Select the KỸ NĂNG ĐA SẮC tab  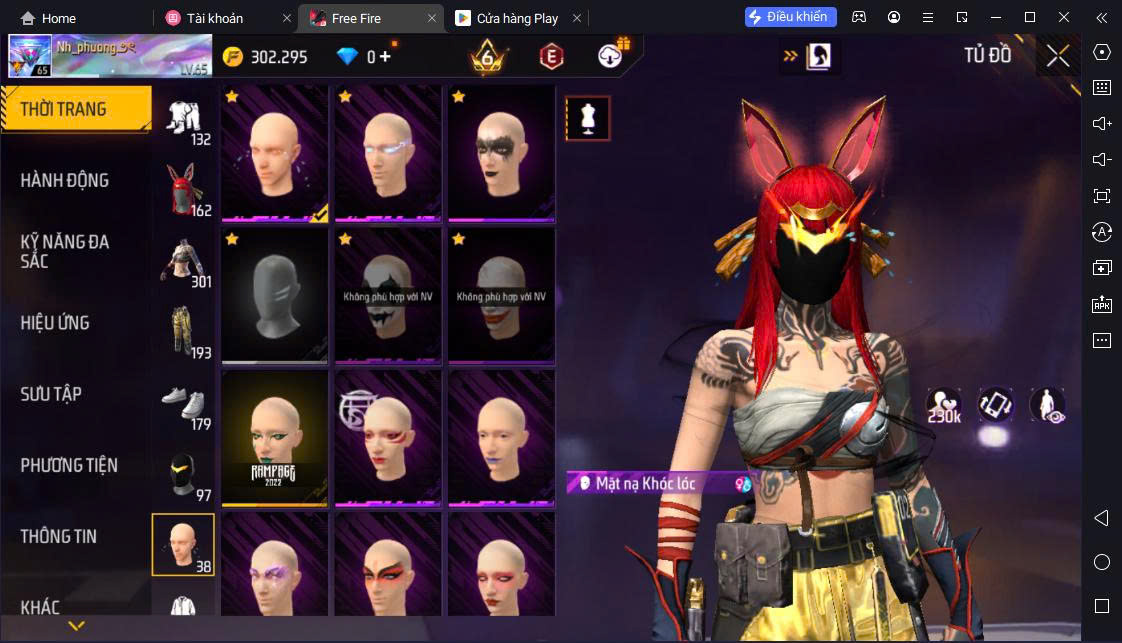65,251
